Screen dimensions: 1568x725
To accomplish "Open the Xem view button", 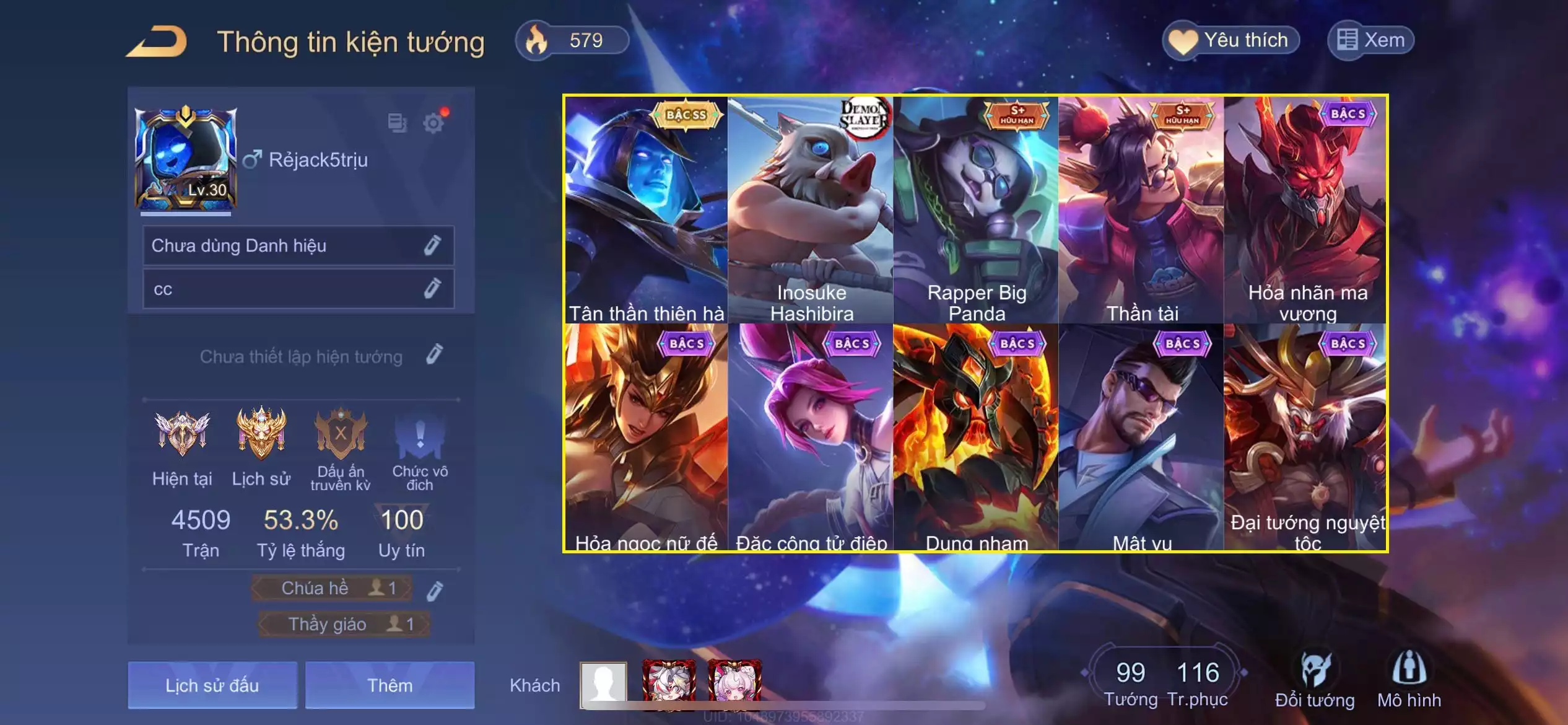I will tap(1370, 41).
